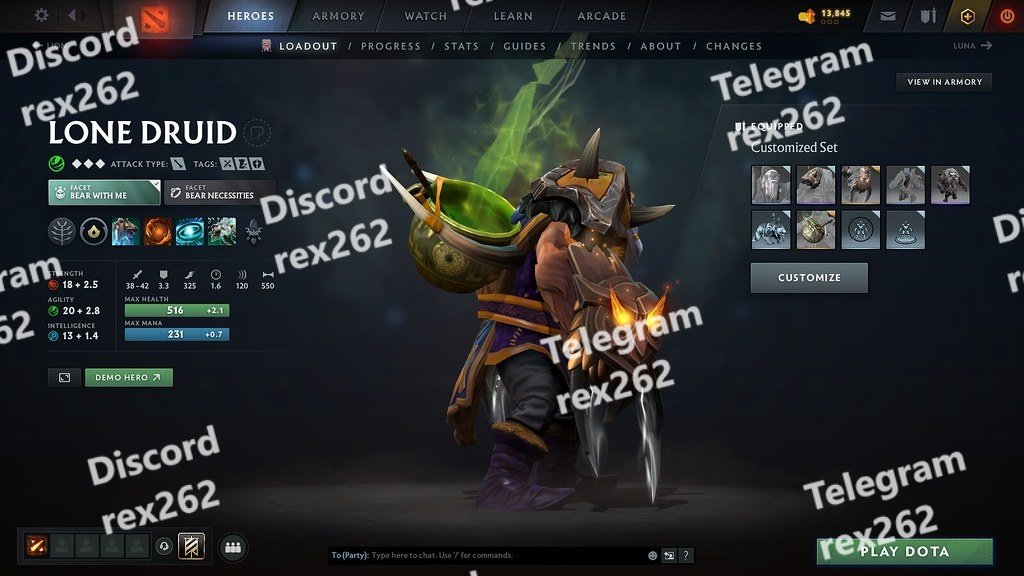The height and width of the screenshot is (576, 1024).
Task: Open the settings gear icon
Action: click(x=42, y=16)
